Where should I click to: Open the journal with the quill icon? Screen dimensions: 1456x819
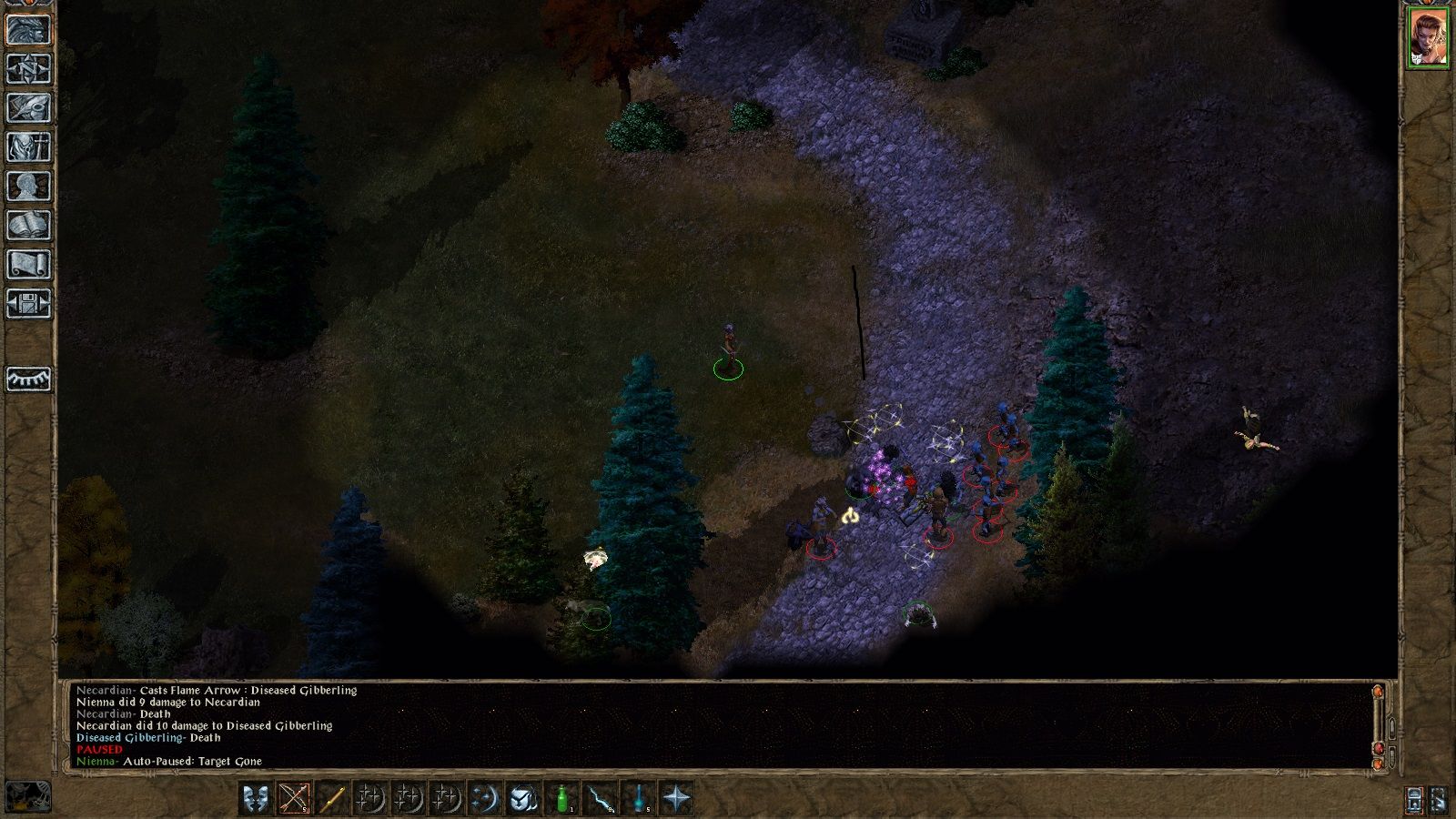(28, 107)
